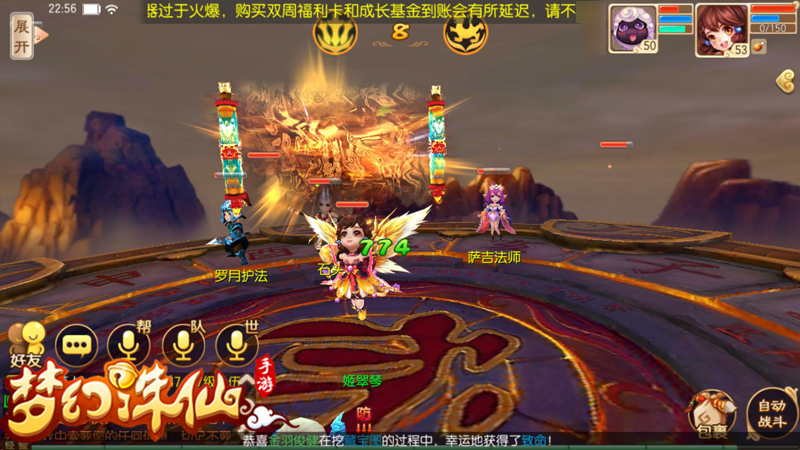Click the roast chicken food icon

pos(759,47)
